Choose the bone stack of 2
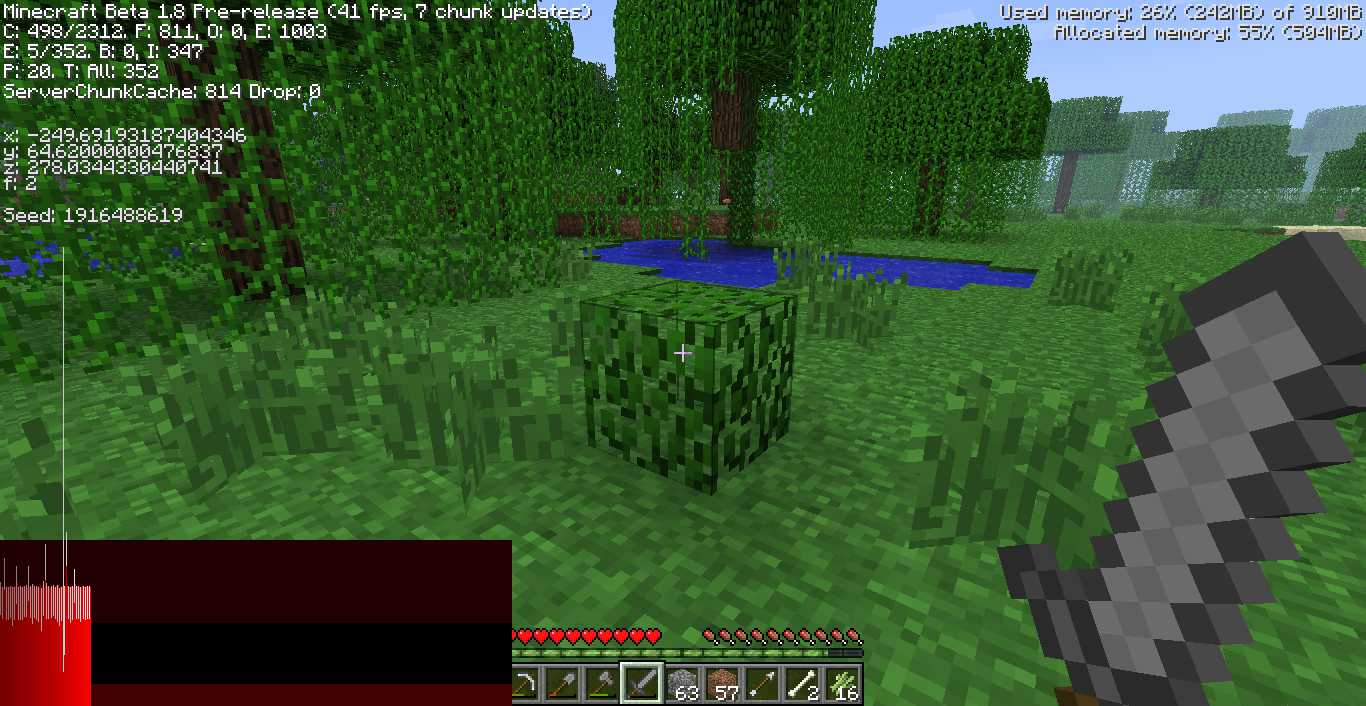The height and width of the screenshot is (706, 1366). click(x=803, y=685)
